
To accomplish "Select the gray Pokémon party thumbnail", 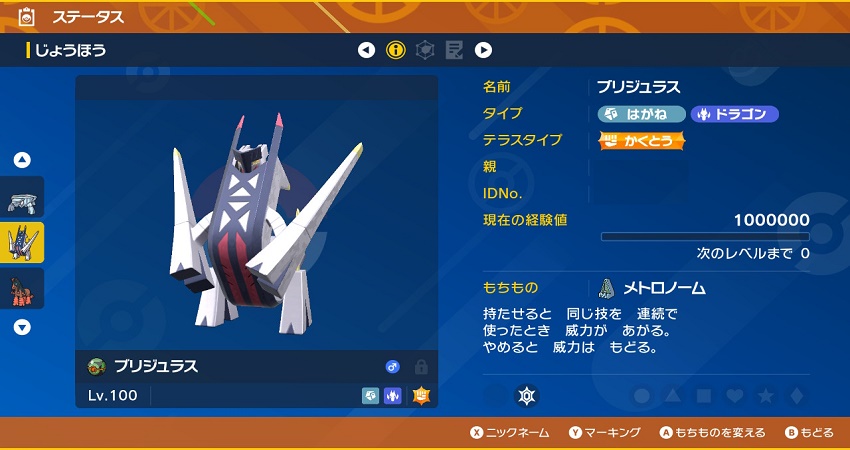I will [22, 198].
